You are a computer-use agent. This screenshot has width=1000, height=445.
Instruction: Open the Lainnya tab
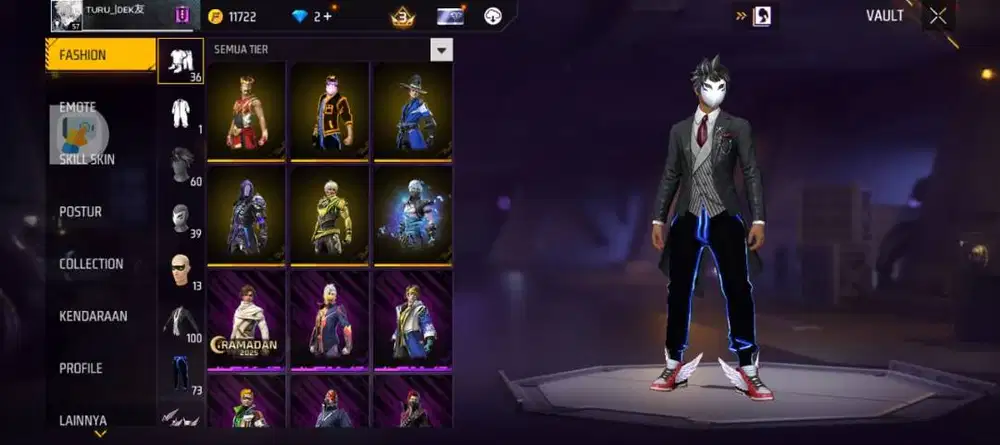(x=83, y=420)
